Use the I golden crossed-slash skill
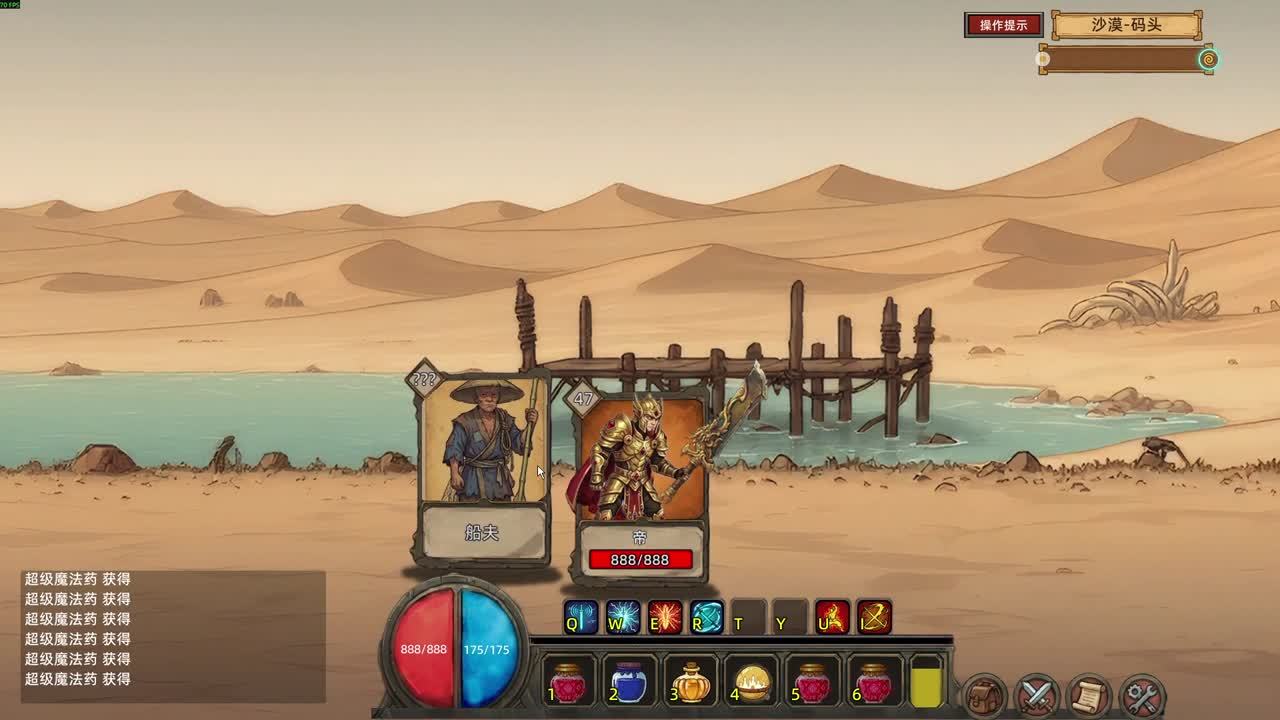 tap(874, 617)
